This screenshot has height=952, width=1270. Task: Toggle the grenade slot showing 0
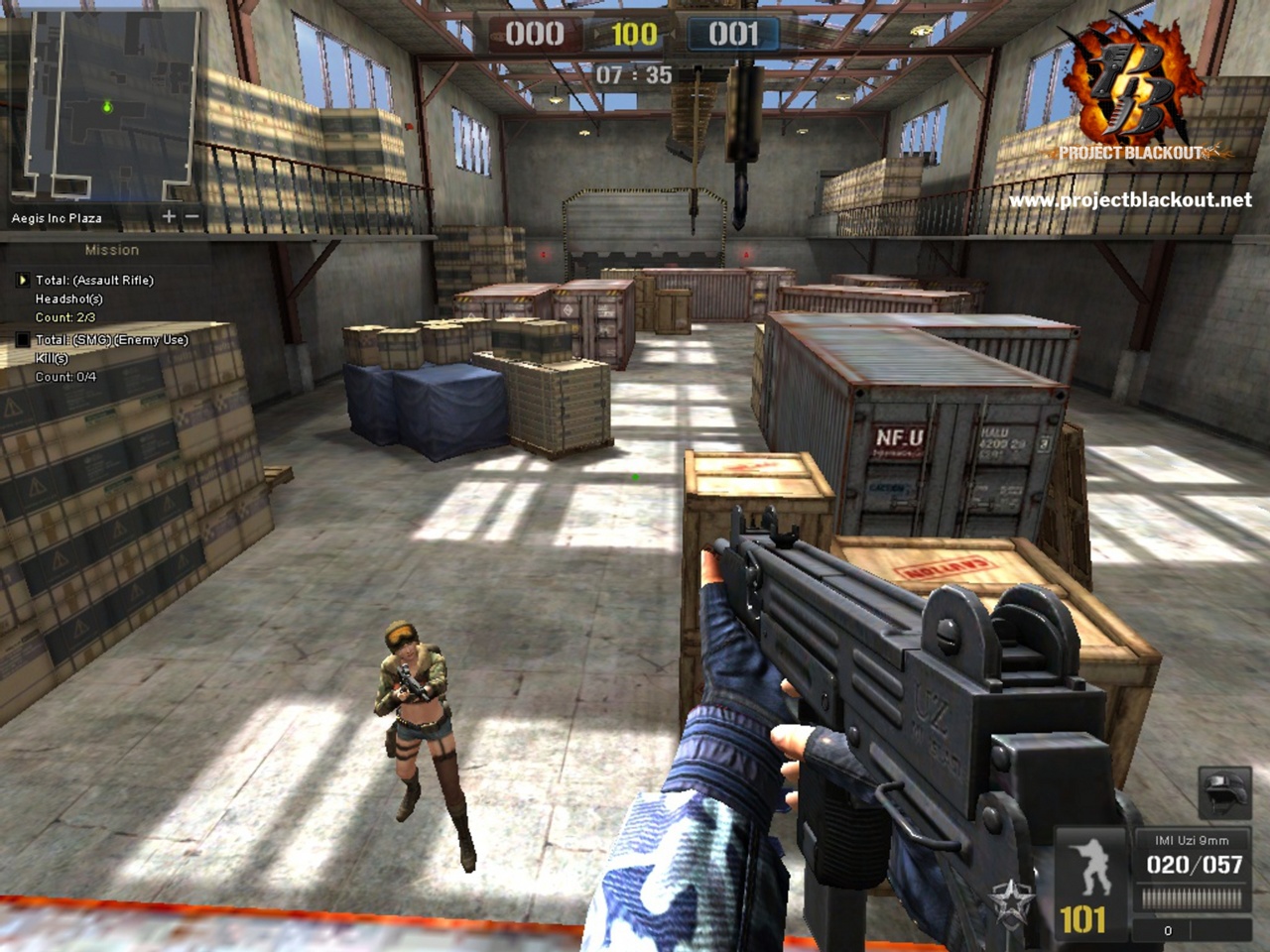[x=1169, y=930]
